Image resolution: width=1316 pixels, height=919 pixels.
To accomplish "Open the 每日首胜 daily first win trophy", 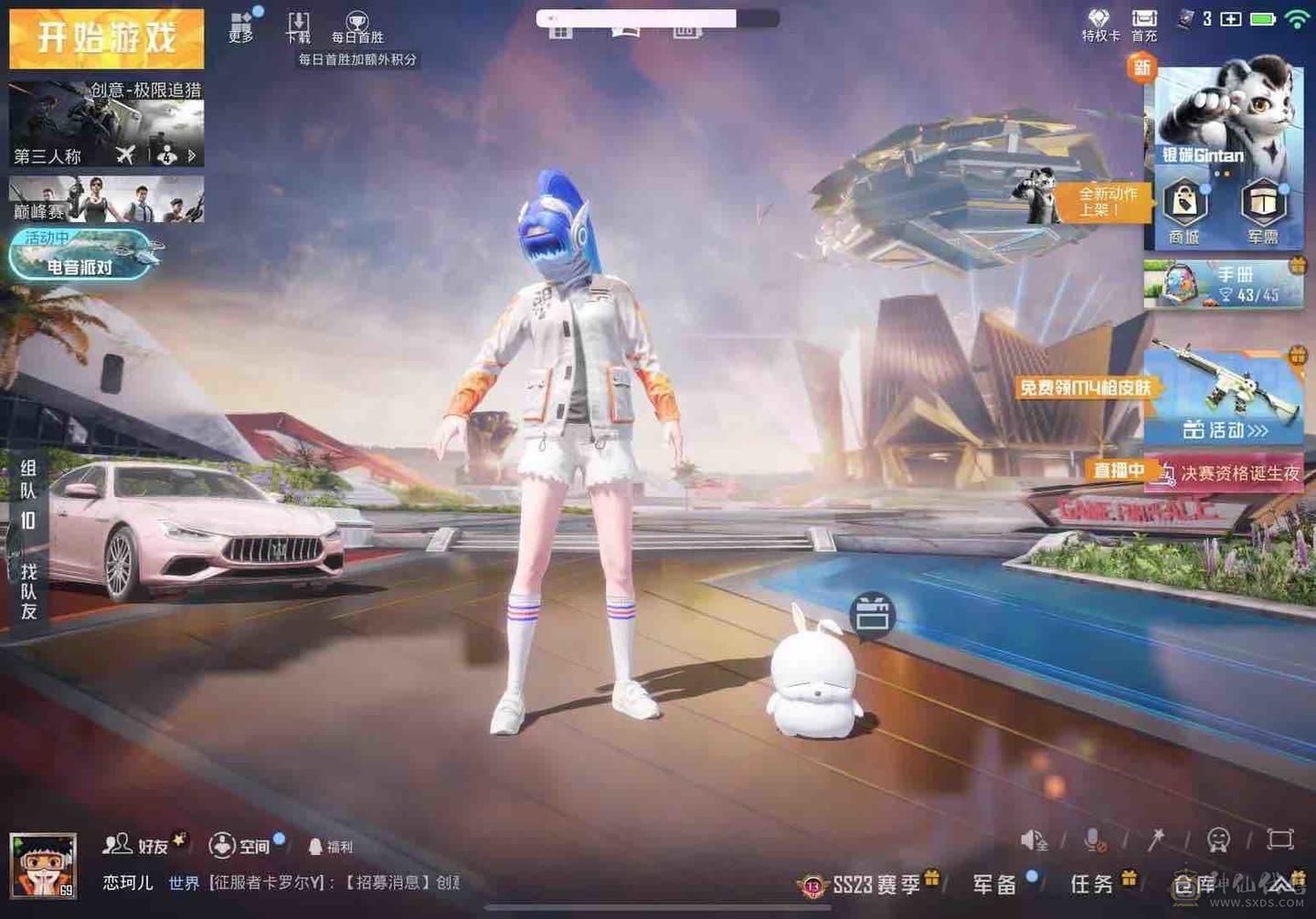I will click(356, 23).
